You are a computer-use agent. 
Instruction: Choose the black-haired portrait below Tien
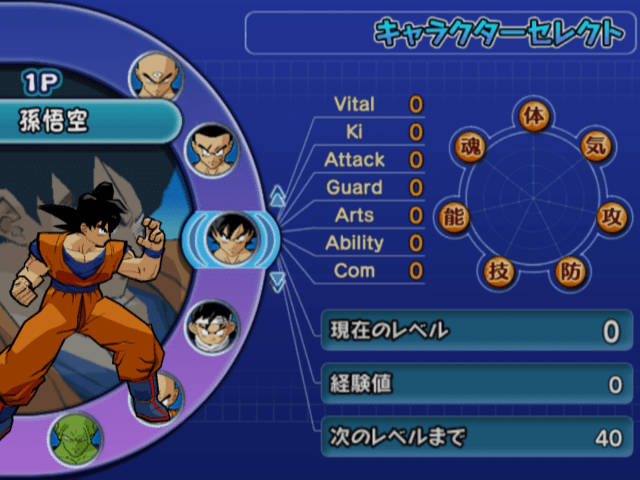(x=212, y=149)
